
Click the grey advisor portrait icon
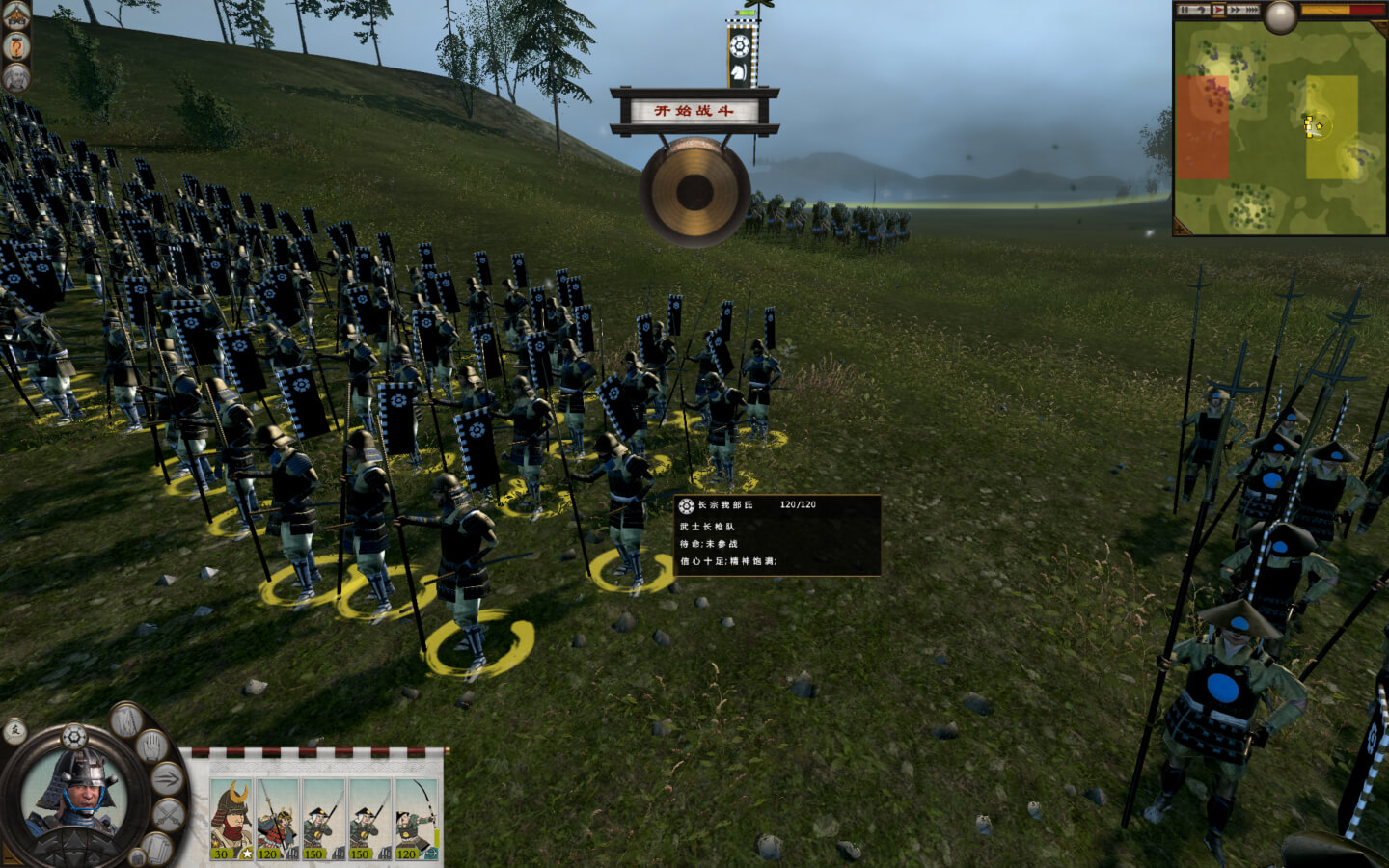pyautogui.click(x=16, y=77)
